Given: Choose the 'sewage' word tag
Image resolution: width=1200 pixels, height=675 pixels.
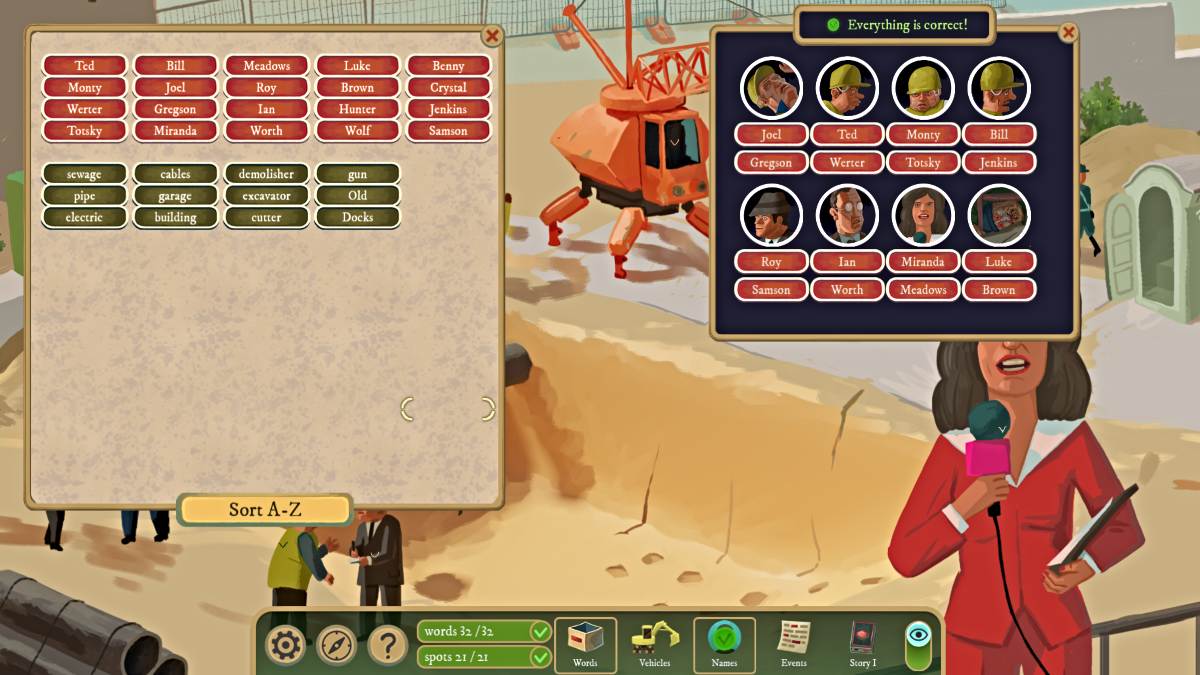Looking at the screenshot, I should coord(84,174).
